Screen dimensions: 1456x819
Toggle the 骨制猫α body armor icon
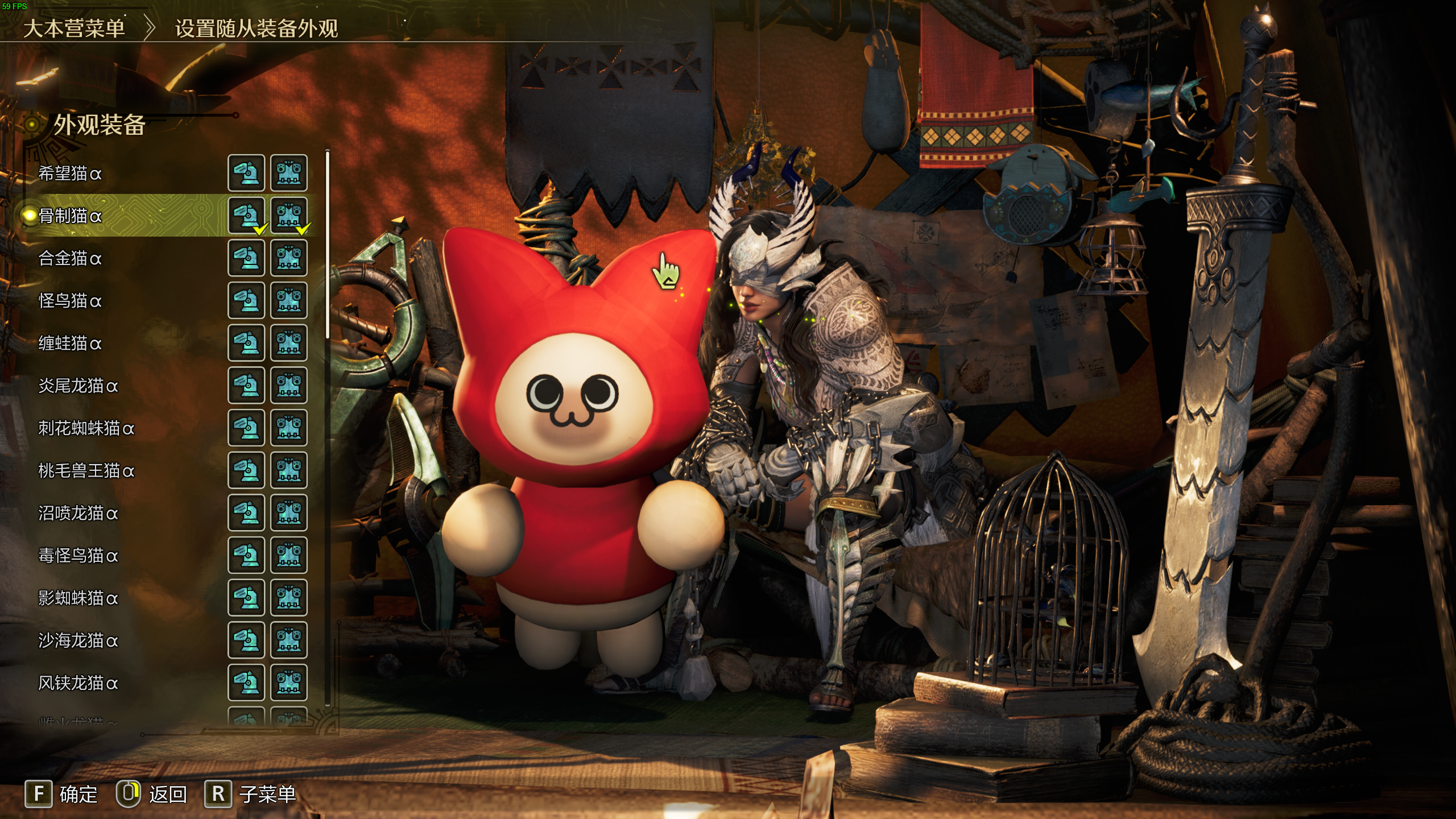(x=289, y=216)
